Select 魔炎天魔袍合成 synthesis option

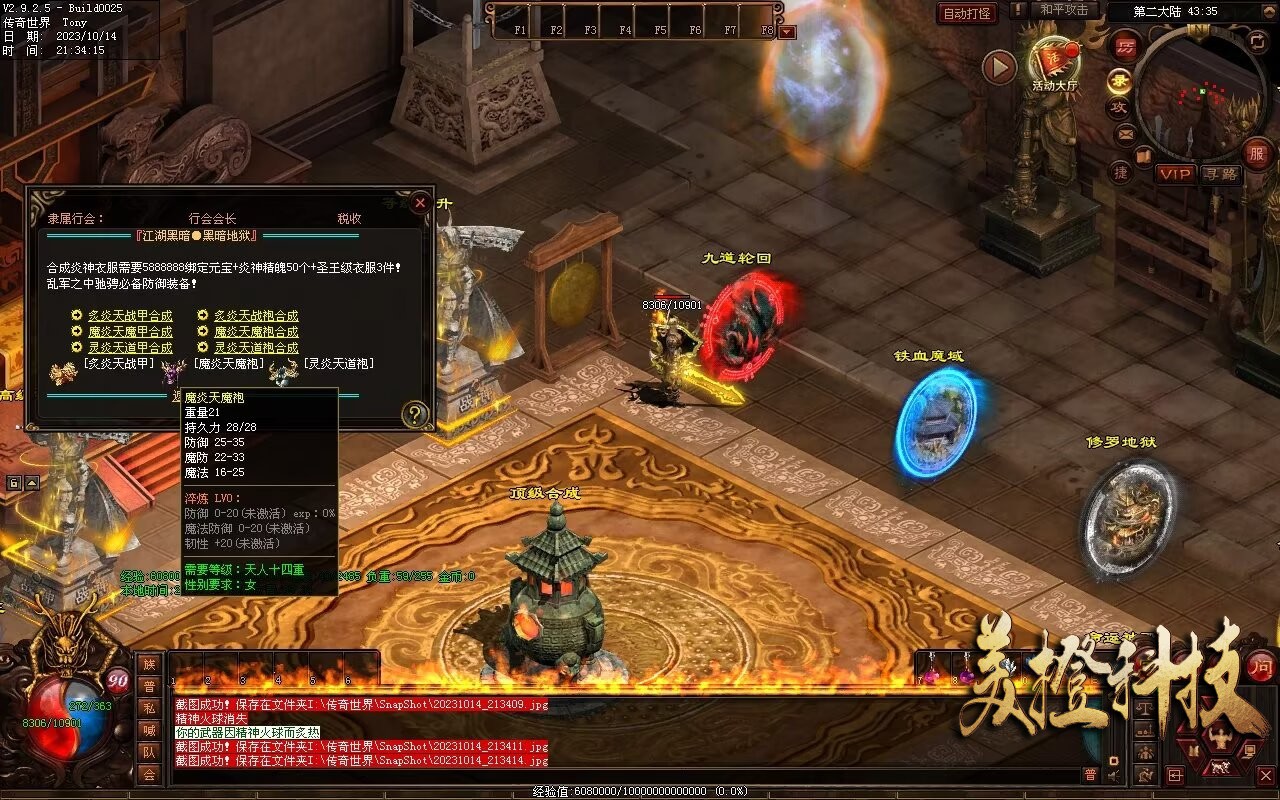click(256, 332)
